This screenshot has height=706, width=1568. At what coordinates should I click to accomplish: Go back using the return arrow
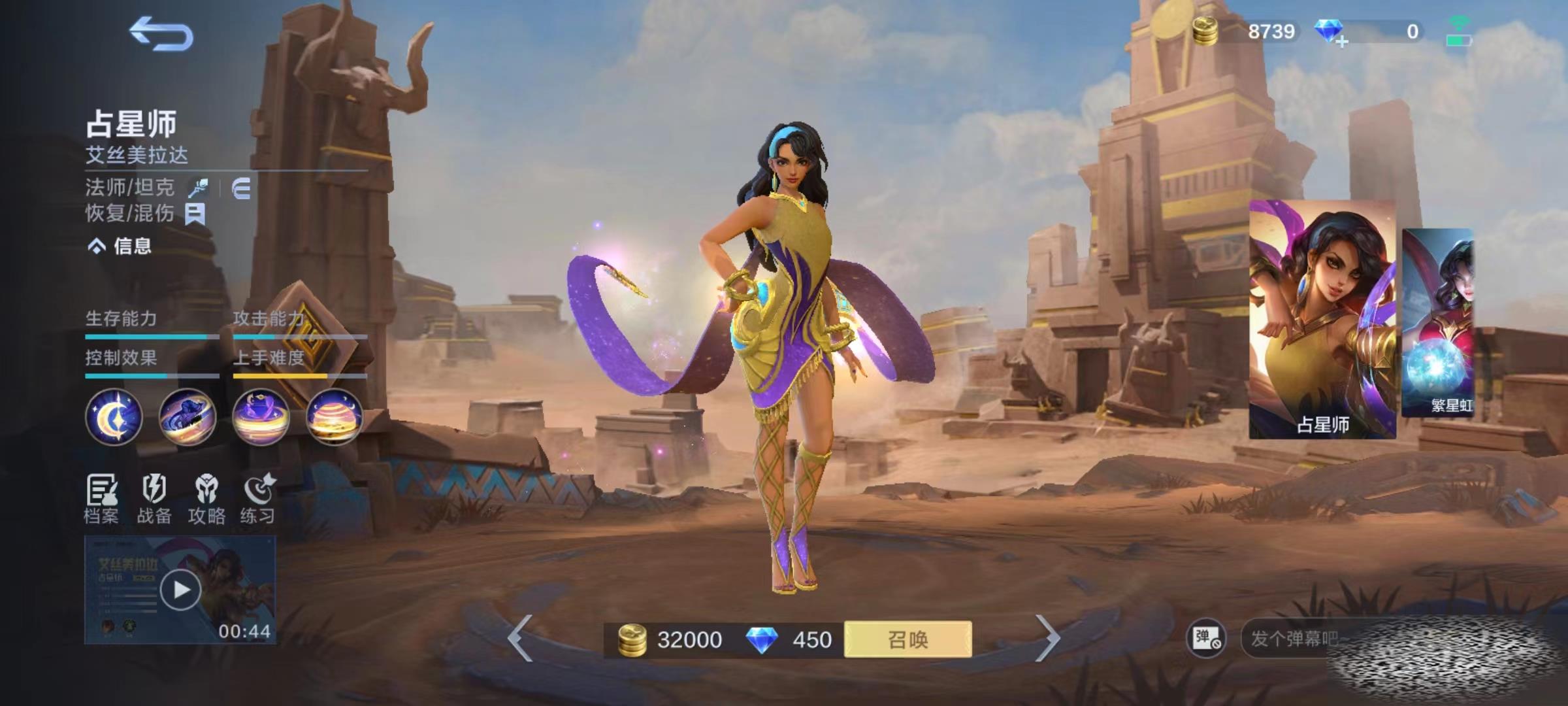[161, 34]
